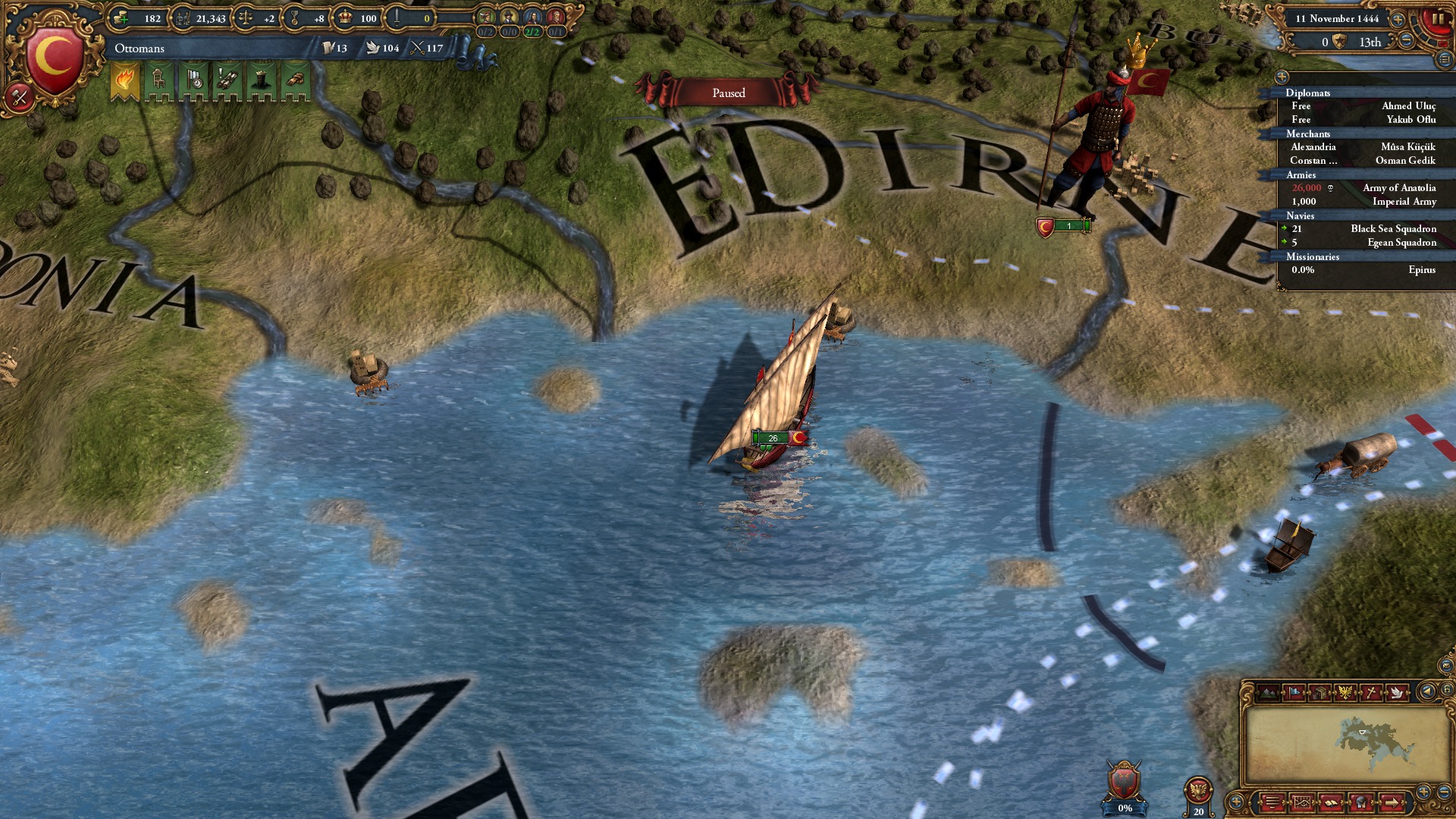This screenshot has width=1456, height=819.
Task: Open the ledger chart icon below the minimap
Action: [x=1302, y=802]
